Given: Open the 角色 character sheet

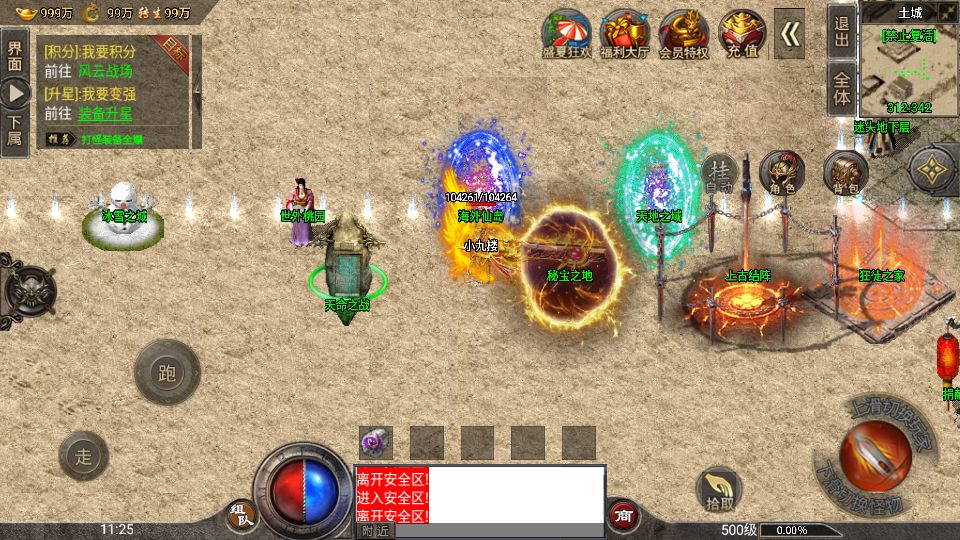Looking at the screenshot, I should click(x=782, y=174).
